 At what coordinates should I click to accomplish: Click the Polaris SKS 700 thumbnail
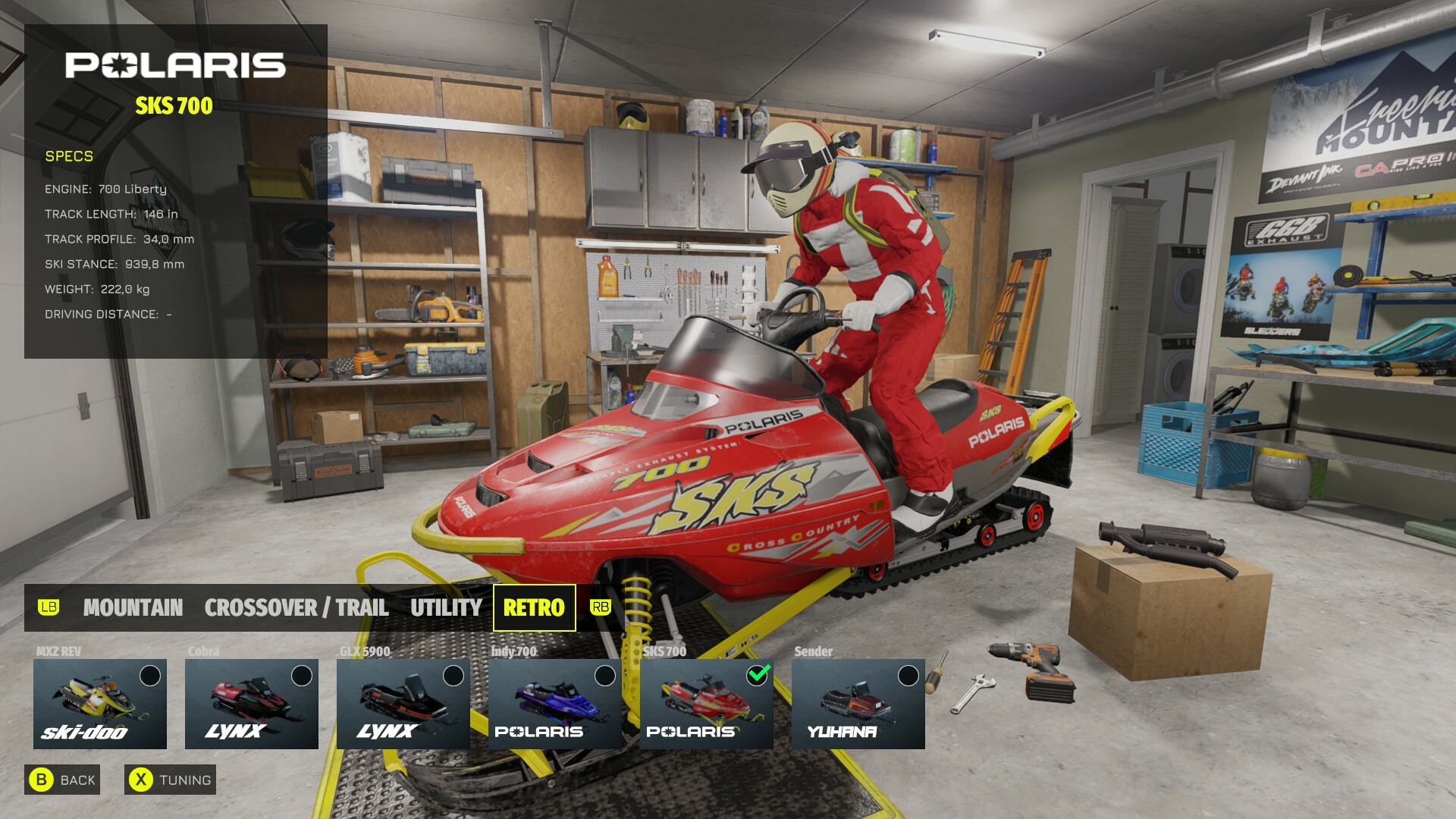(x=707, y=704)
